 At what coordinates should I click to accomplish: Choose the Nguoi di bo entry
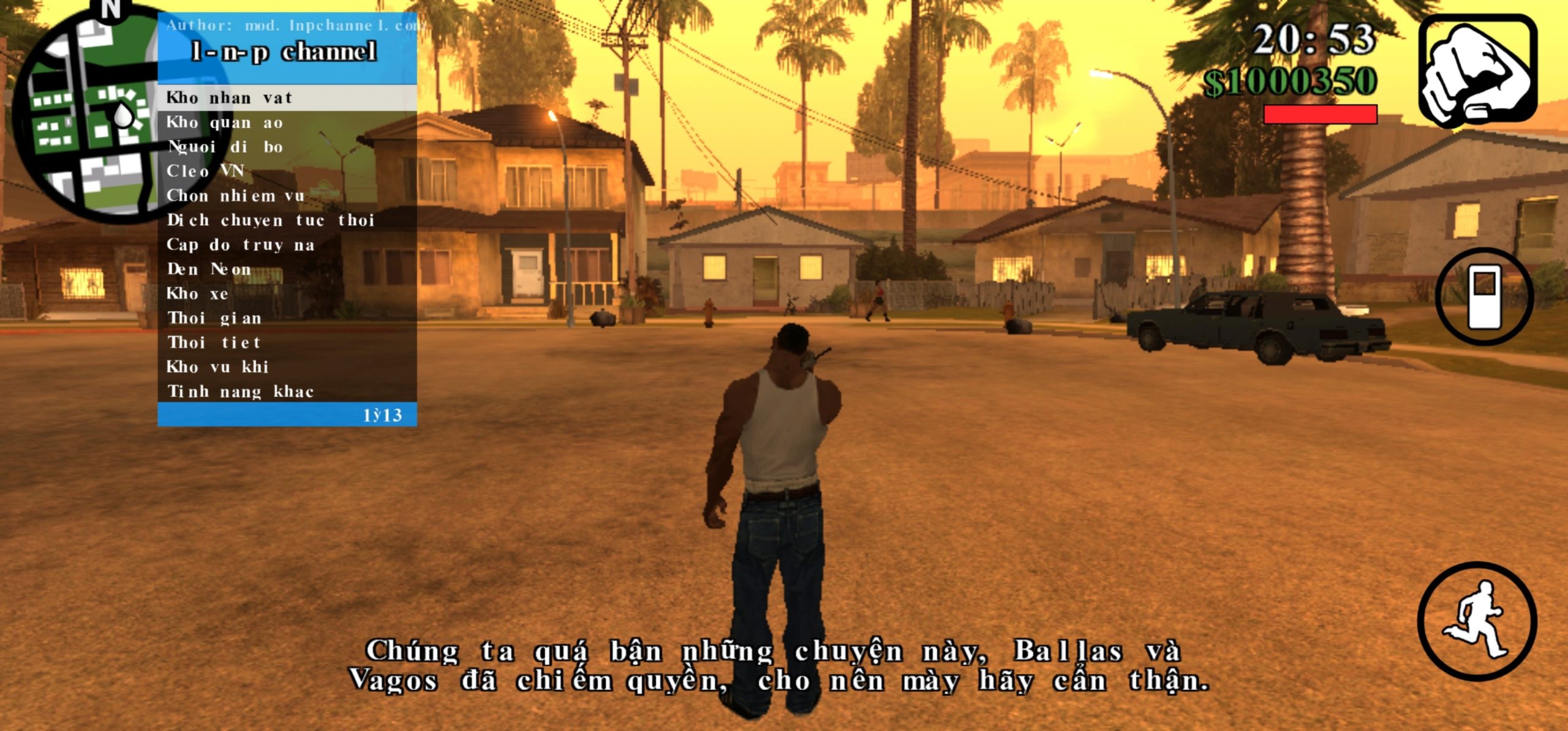(287, 147)
